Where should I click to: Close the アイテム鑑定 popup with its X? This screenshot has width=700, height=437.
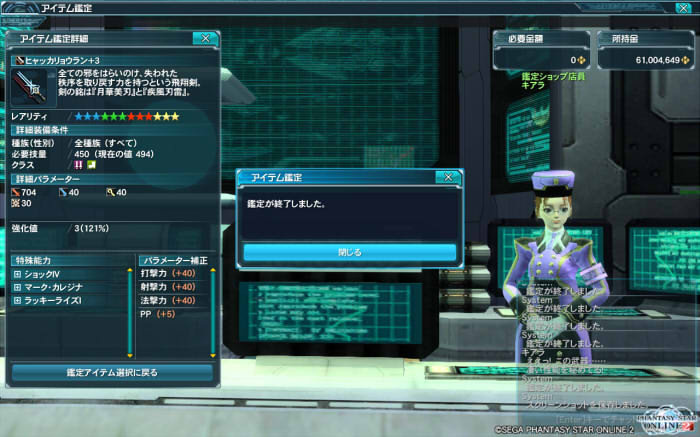(x=448, y=177)
